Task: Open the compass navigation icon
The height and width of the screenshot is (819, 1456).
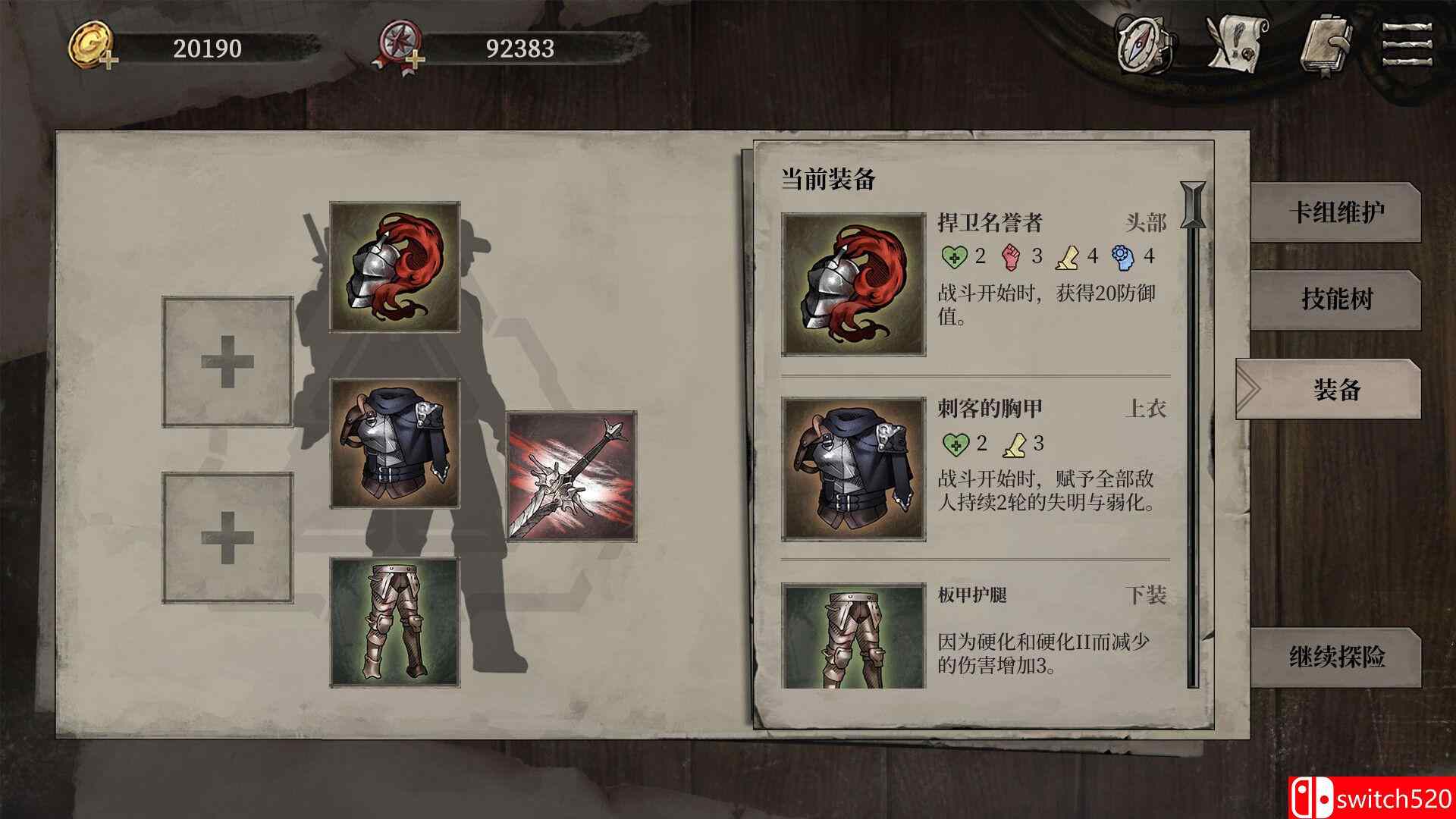Action: click(x=1140, y=42)
